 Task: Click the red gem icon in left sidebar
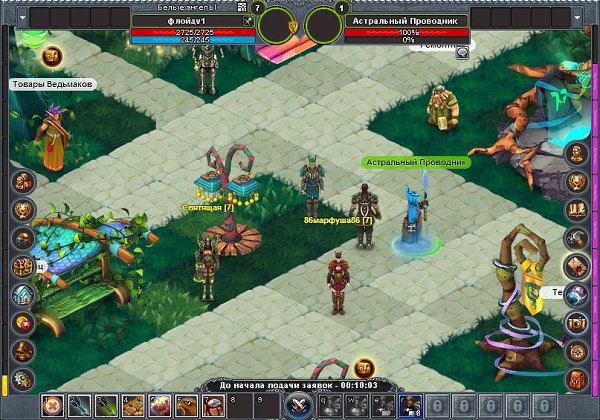click(x=23, y=323)
